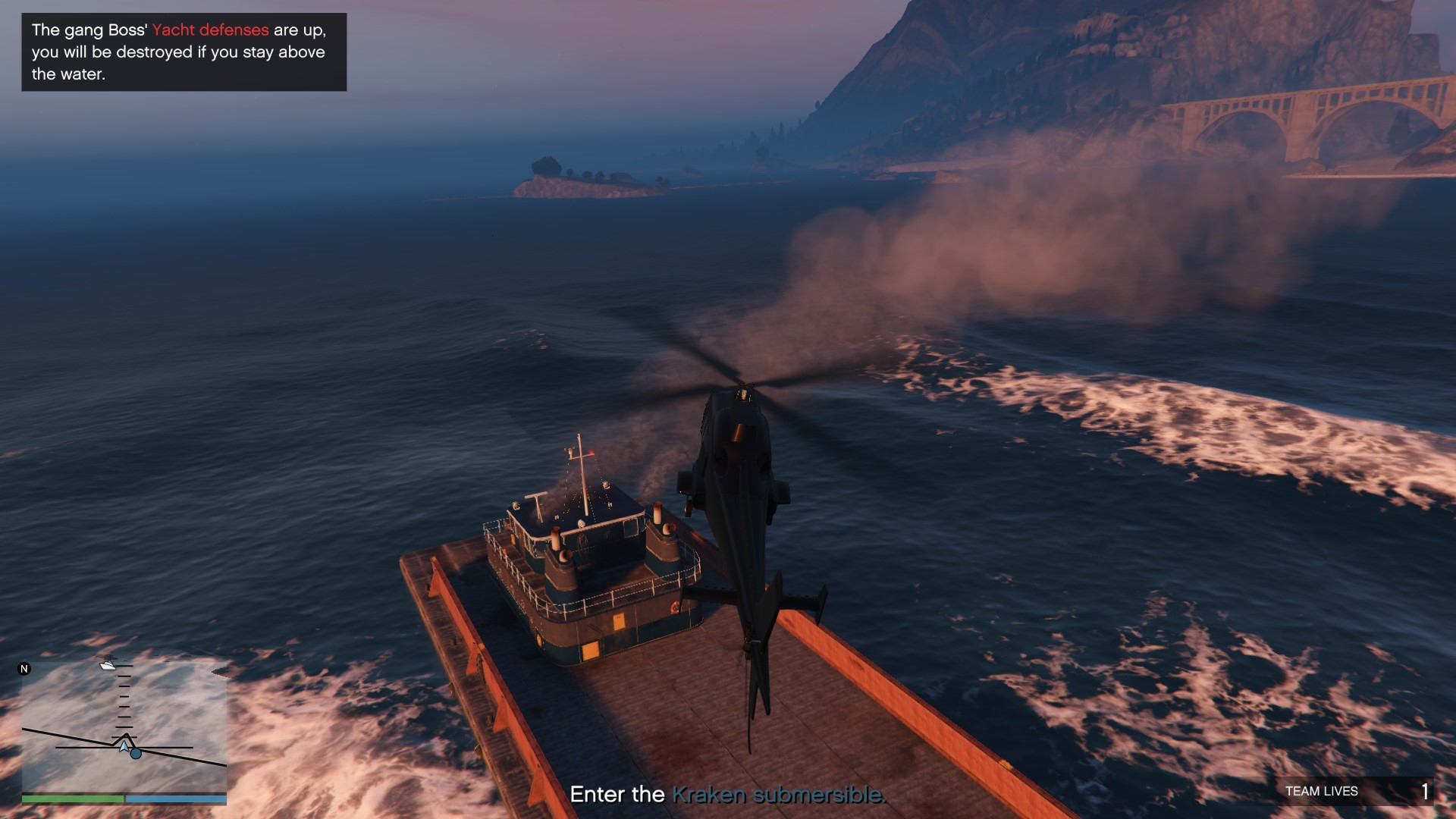The height and width of the screenshot is (819, 1456).
Task: Open the minimap radar panel
Action: 124,728
